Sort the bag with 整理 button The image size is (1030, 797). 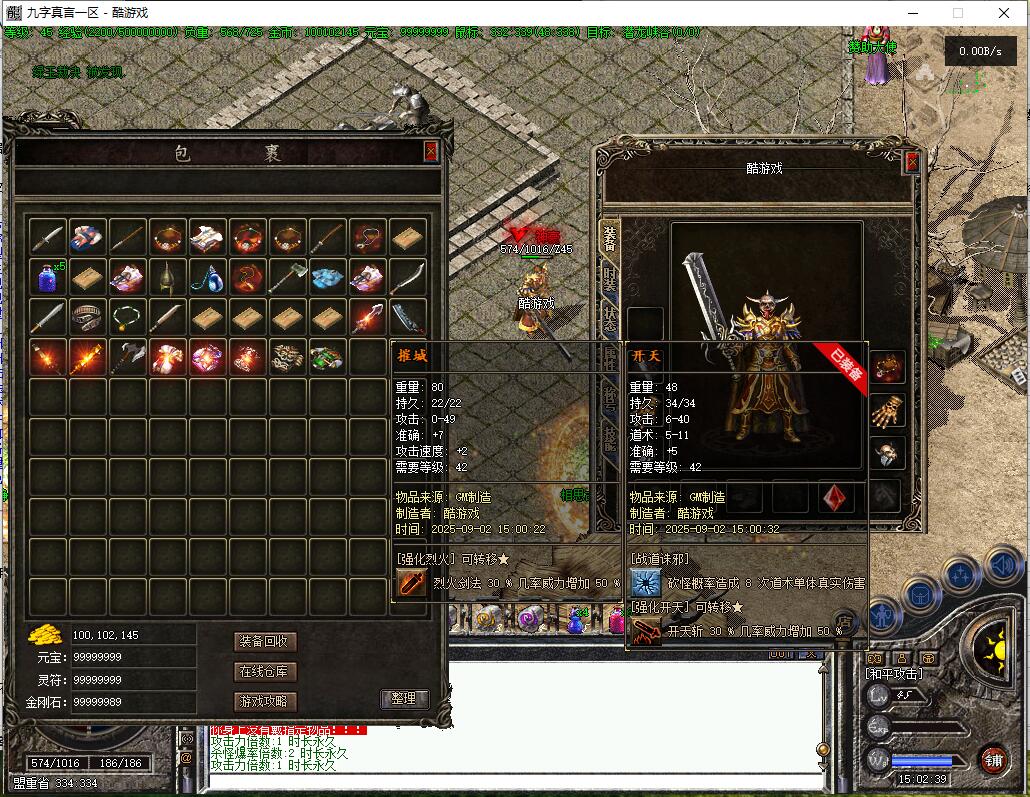click(x=405, y=699)
